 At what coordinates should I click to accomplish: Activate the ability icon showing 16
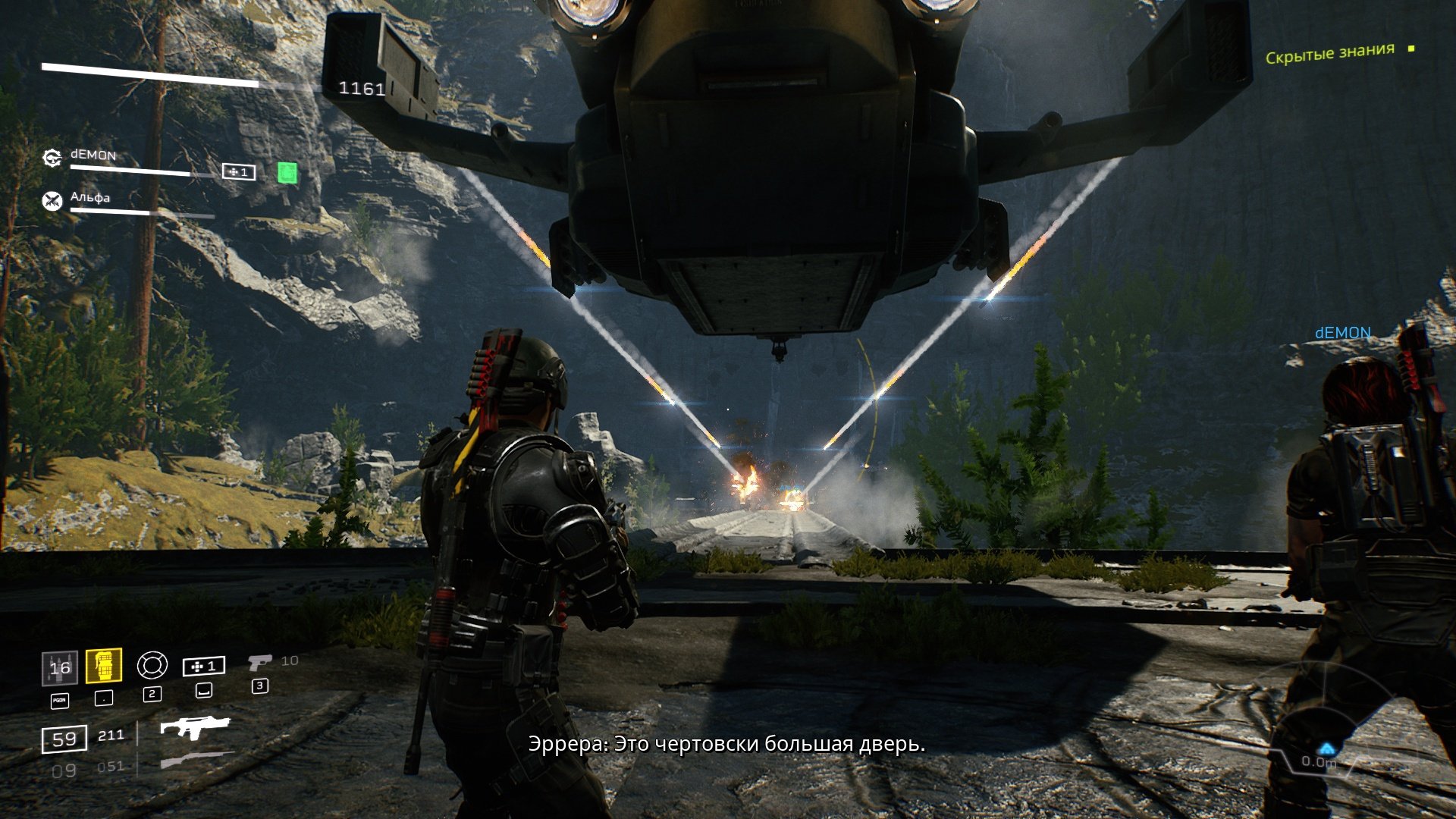[60, 668]
